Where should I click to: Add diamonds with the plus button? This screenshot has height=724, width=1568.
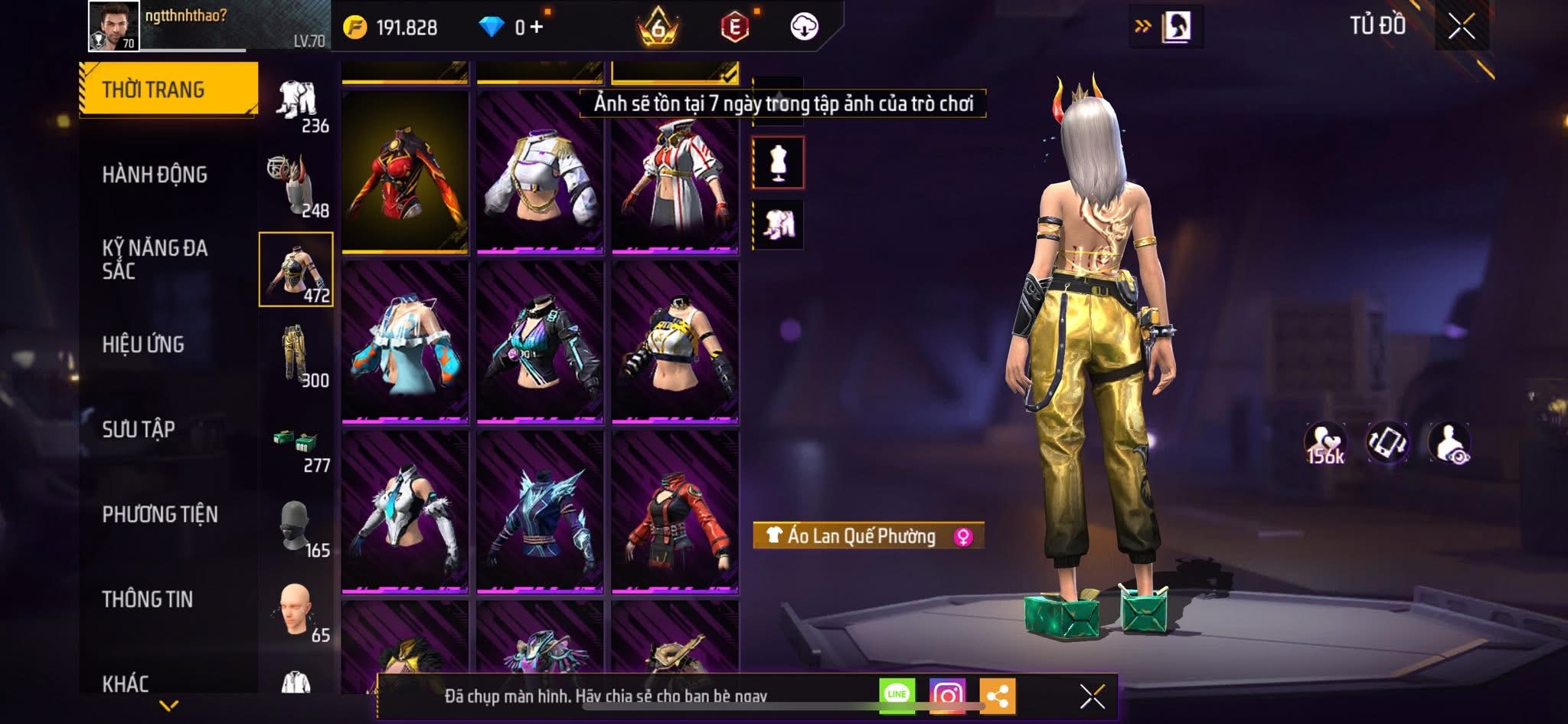(536, 28)
